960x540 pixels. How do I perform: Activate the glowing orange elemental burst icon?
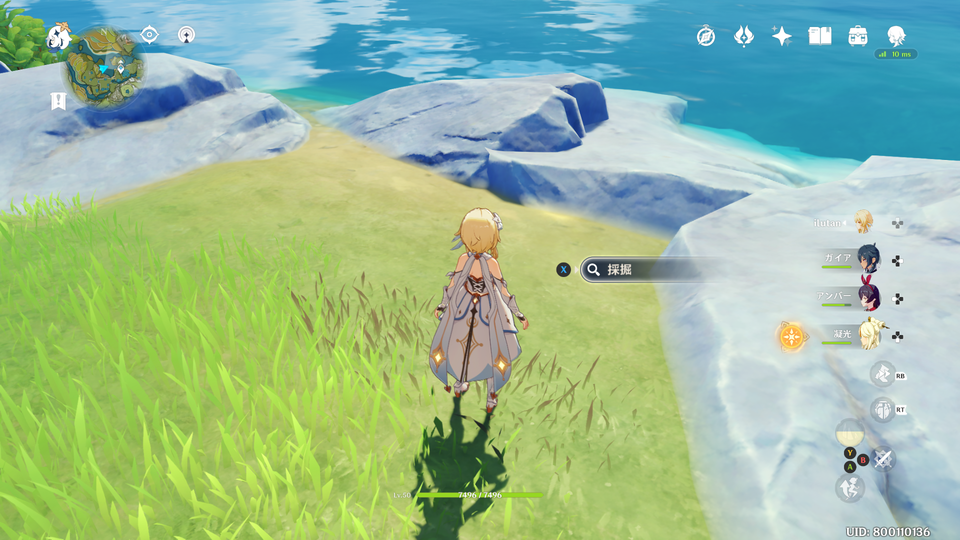792,336
